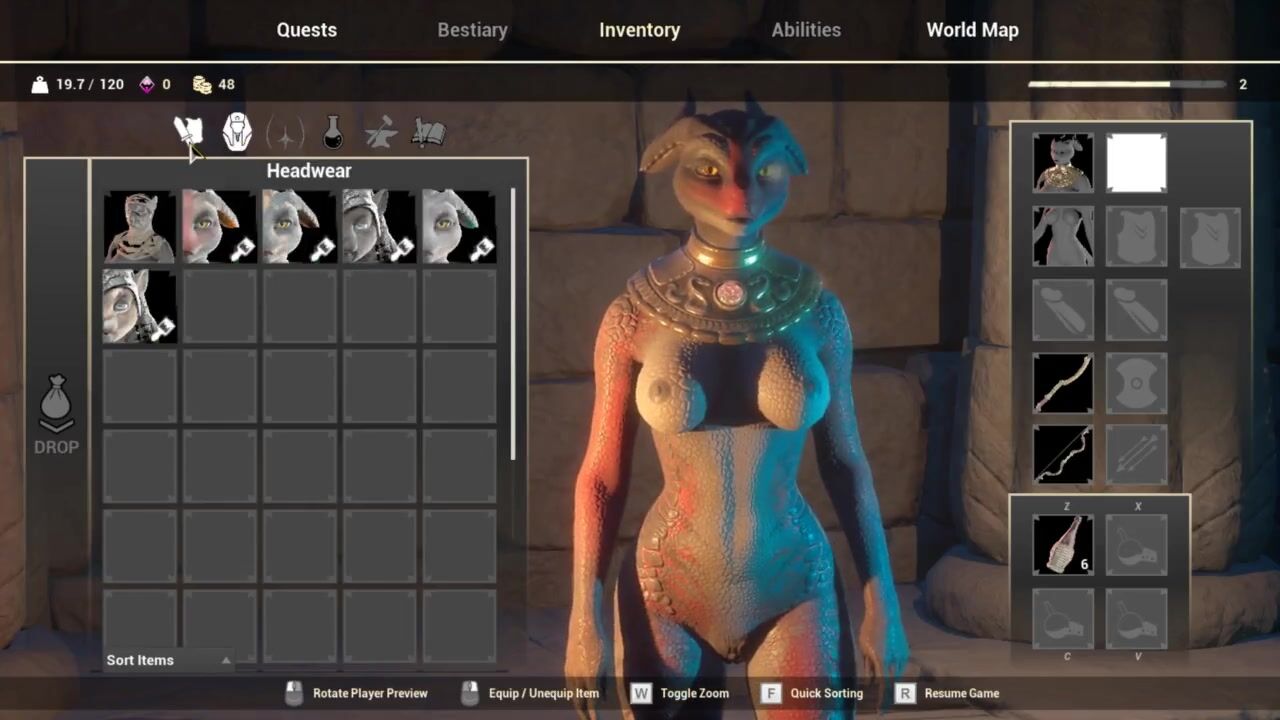Go to the Abilities tab
1280x720 pixels.
(x=805, y=30)
